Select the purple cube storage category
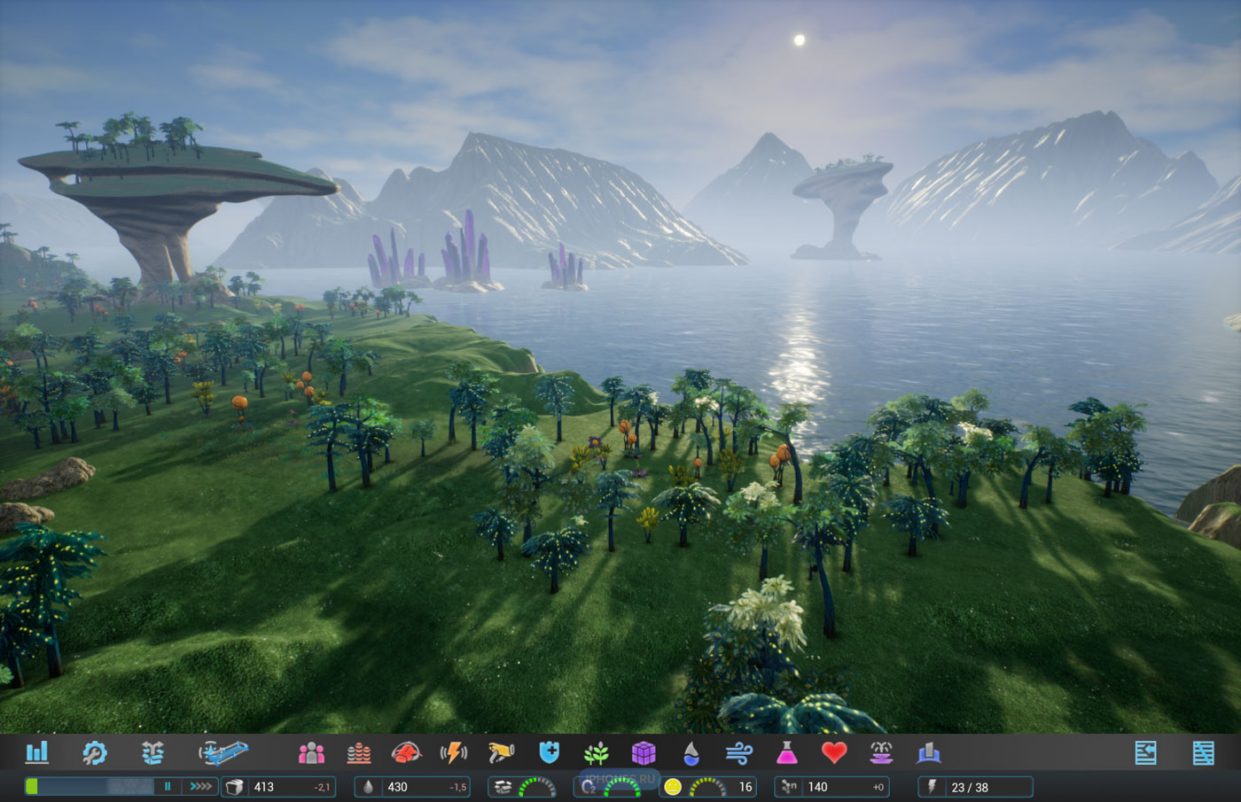1241x802 pixels. tap(644, 752)
